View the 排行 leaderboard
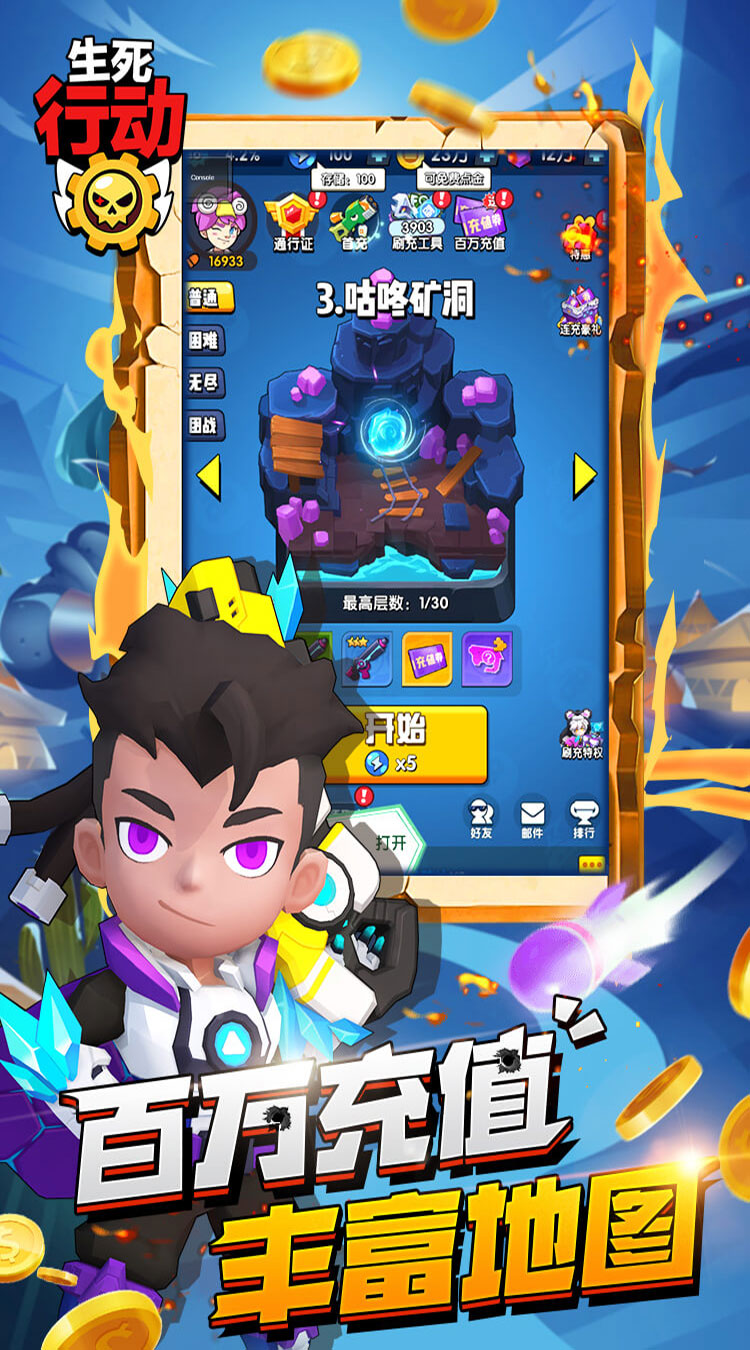The width and height of the screenshot is (750, 1350). (x=583, y=819)
